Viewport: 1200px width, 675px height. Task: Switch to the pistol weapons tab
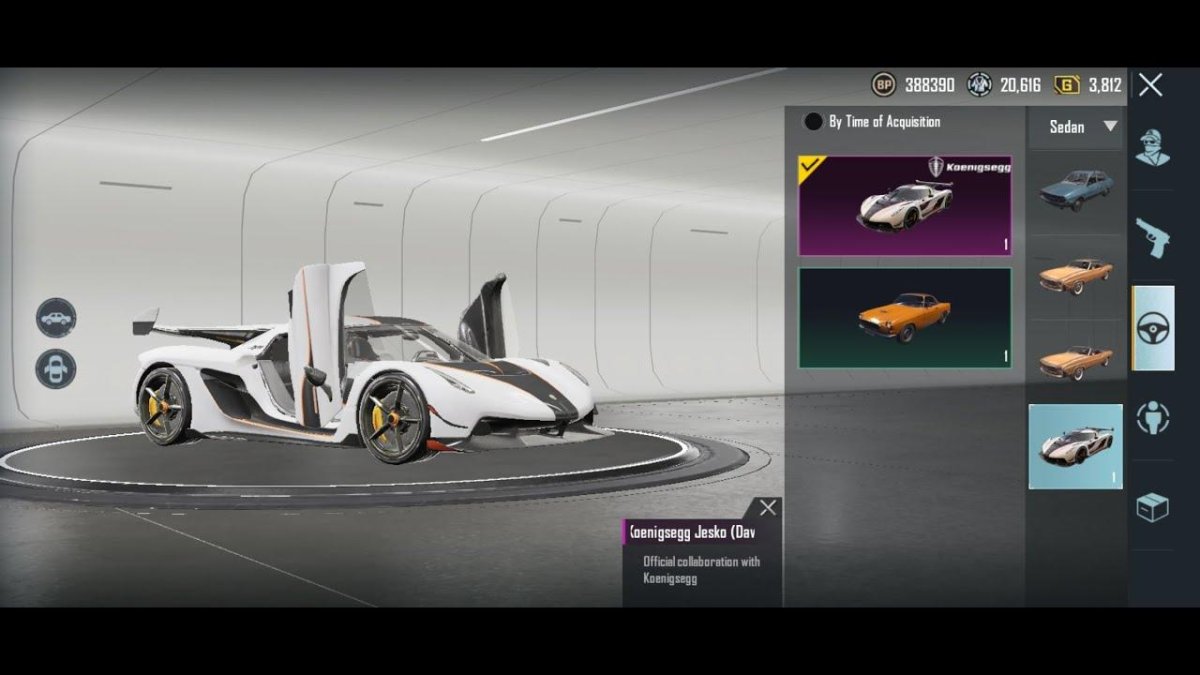[1152, 238]
